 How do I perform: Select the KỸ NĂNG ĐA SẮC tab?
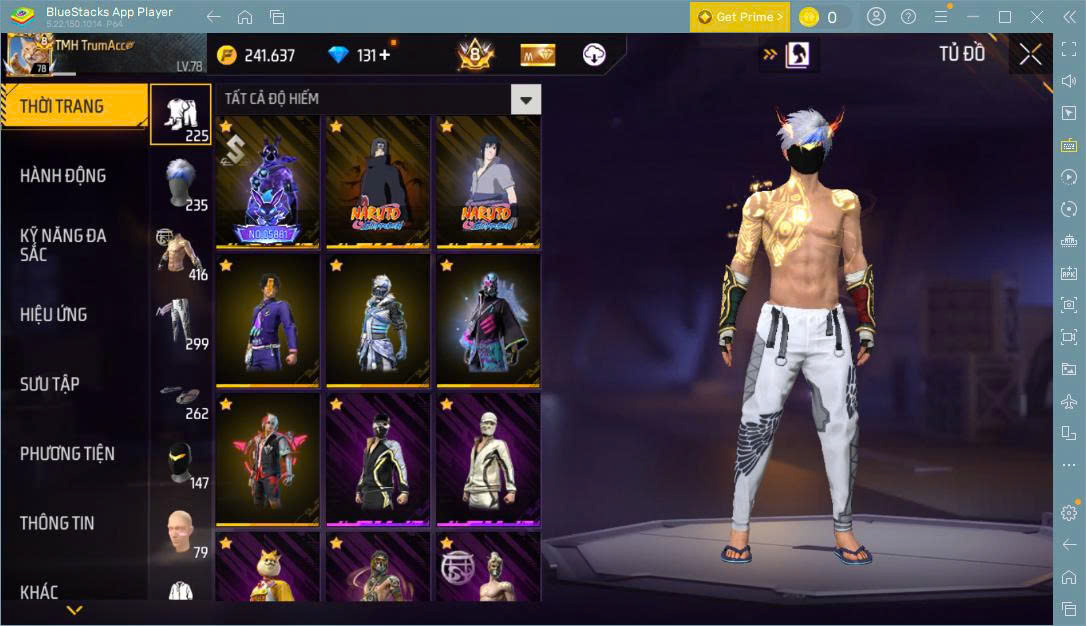(63, 245)
